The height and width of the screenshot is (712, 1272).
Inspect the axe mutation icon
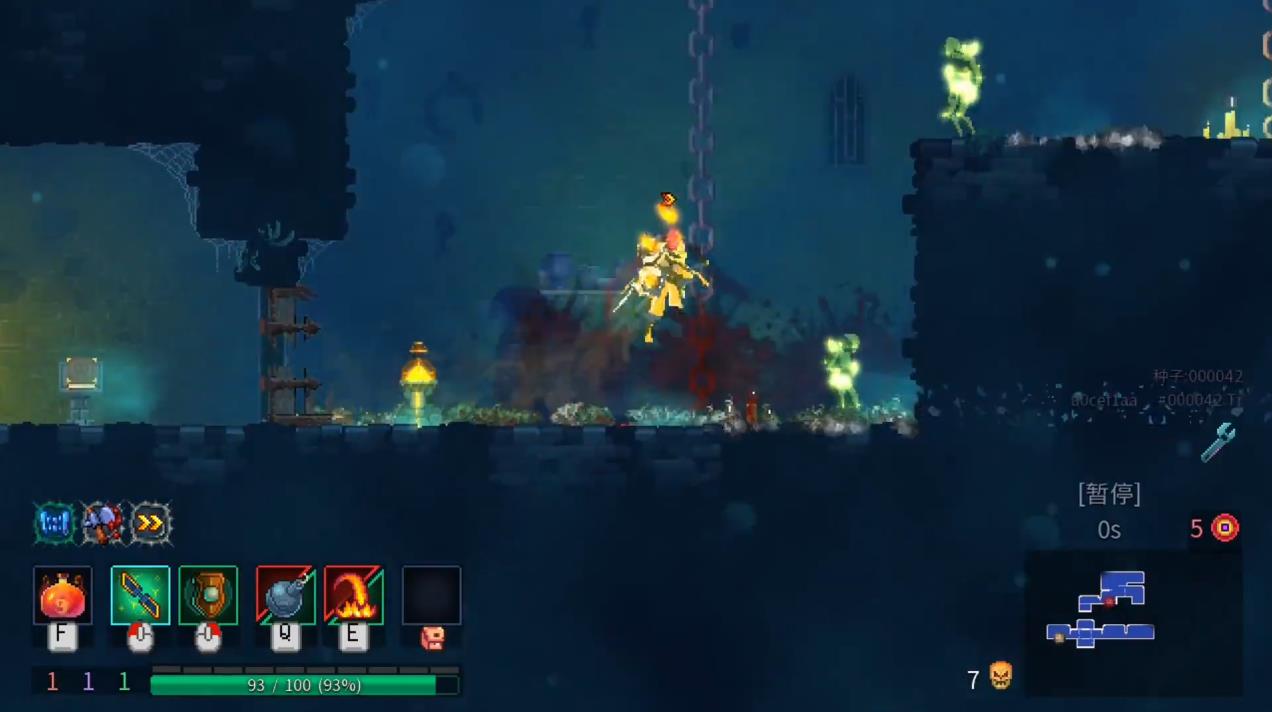102,523
